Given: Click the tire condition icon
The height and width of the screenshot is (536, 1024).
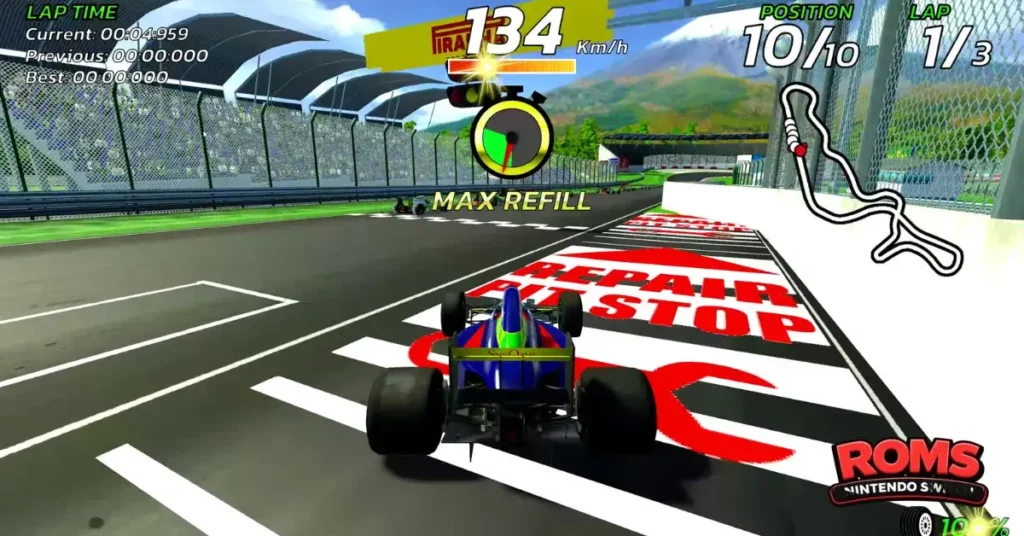Looking at the screenshot, I should (921, 521).
